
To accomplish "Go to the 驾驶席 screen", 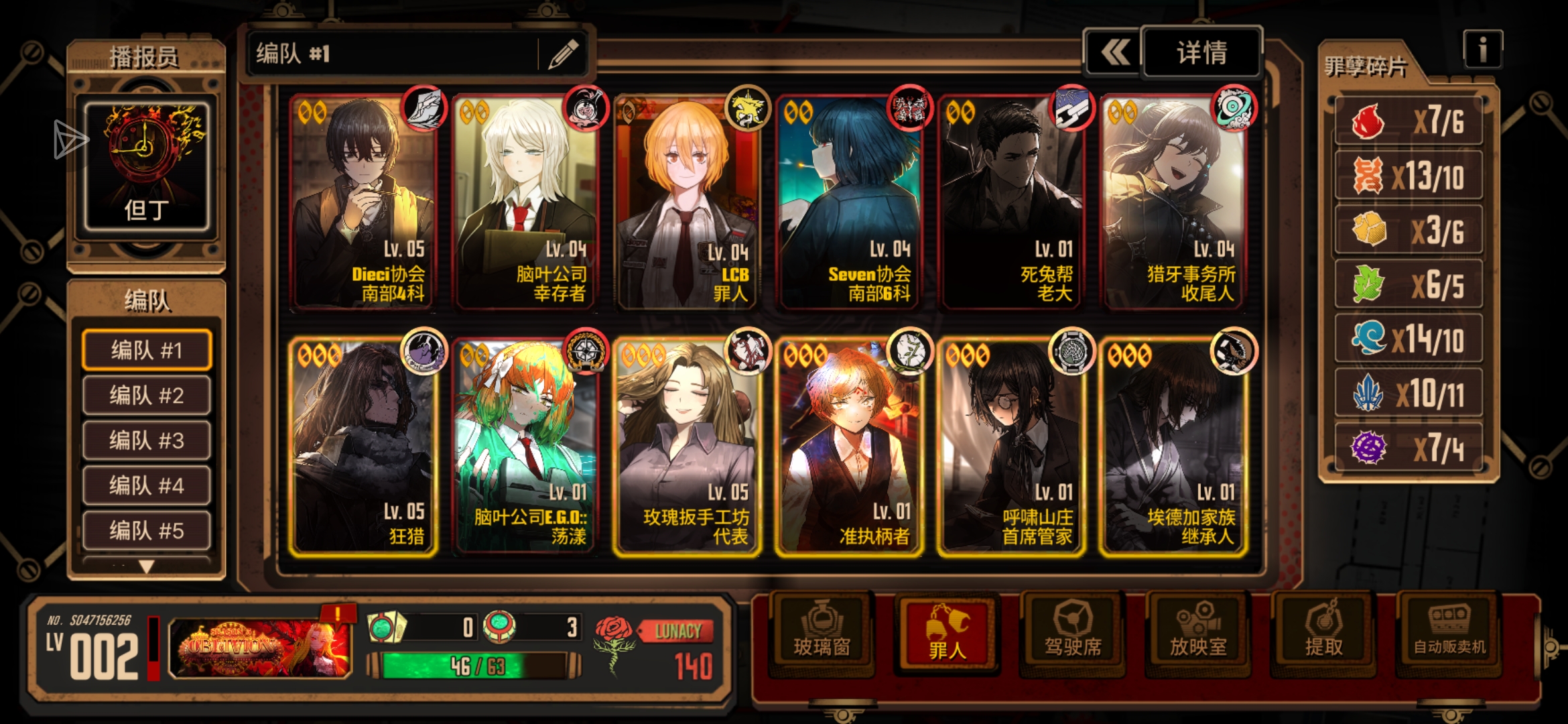I will (x=1073, y=631).
